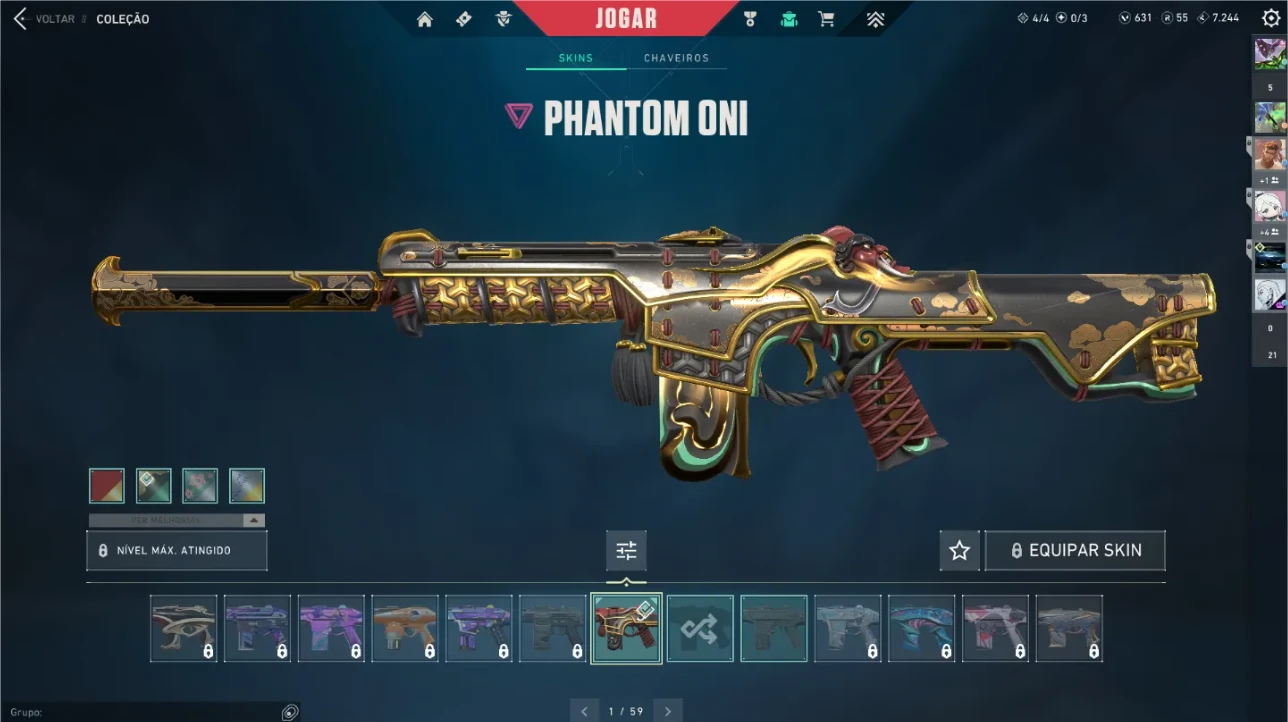The image size is (1288, 722).
Task: Open the home screen icon
Action: click(425, 19)
